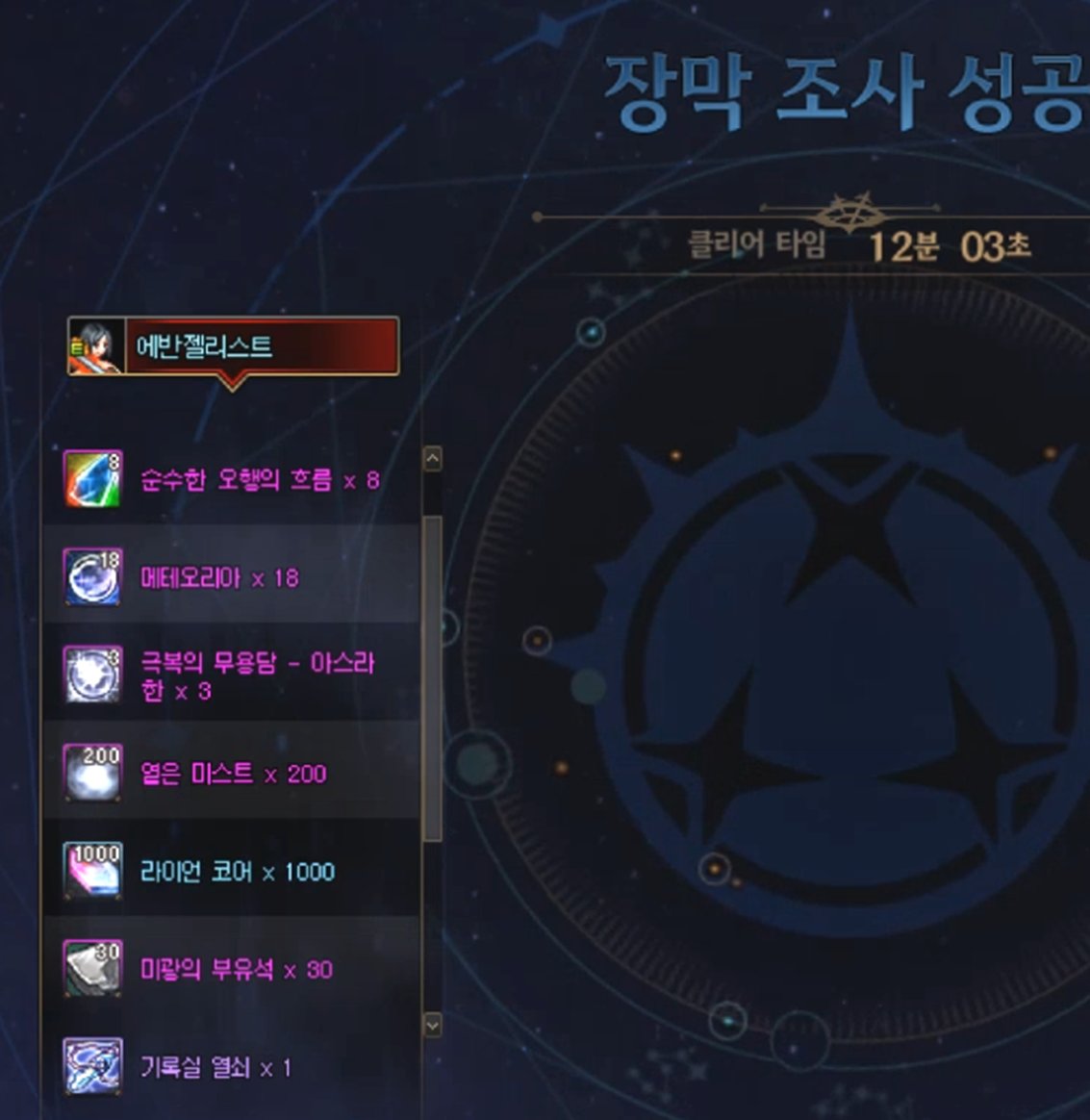Click the reward list scroll-down arrow
Image resolution: width=1090 pixels, height=1120 pixels.
[433, 1025]
